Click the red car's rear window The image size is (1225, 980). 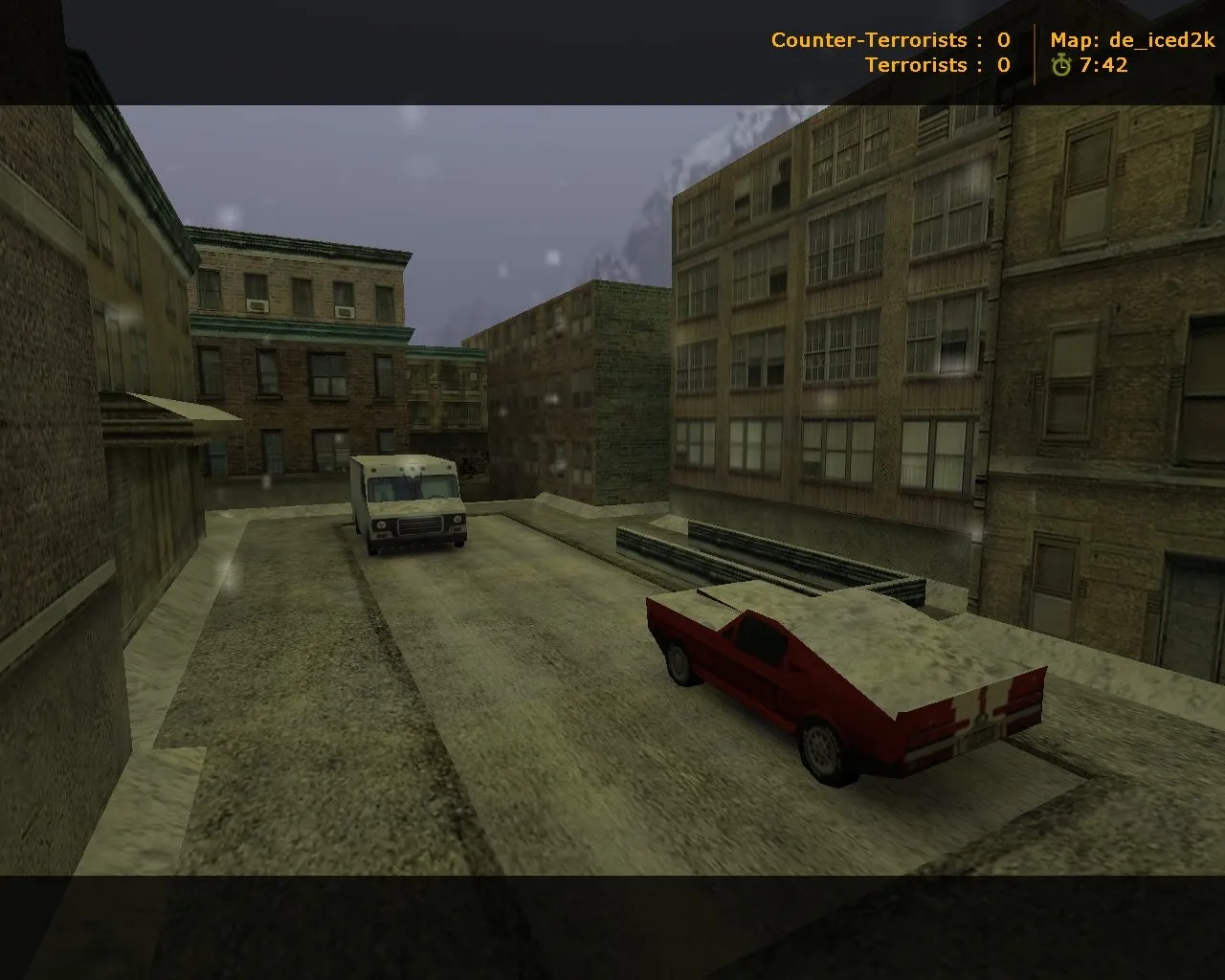pyautogui.click(x=759, y=639)
